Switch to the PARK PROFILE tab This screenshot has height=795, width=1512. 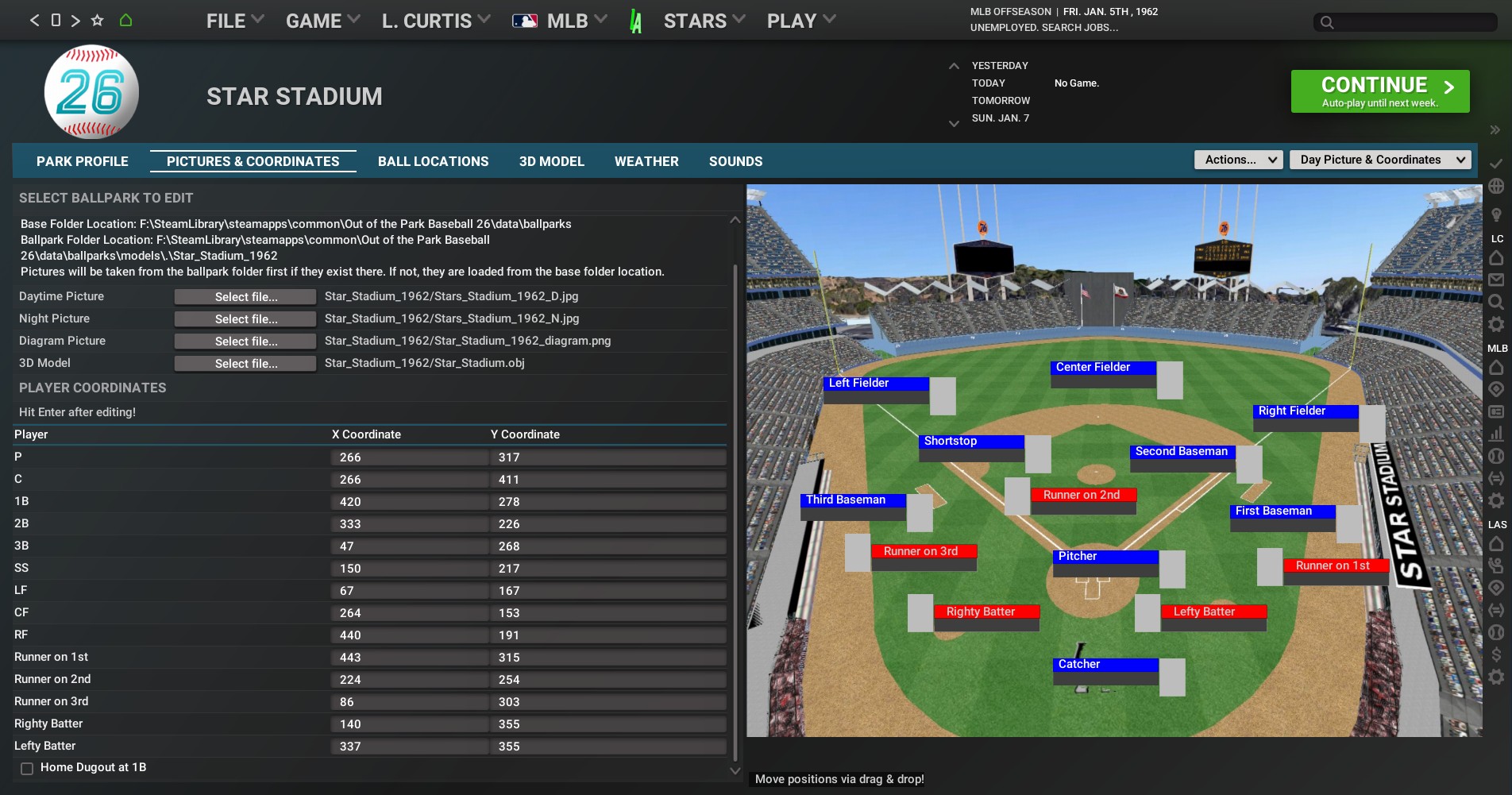[x=83, y=161]
